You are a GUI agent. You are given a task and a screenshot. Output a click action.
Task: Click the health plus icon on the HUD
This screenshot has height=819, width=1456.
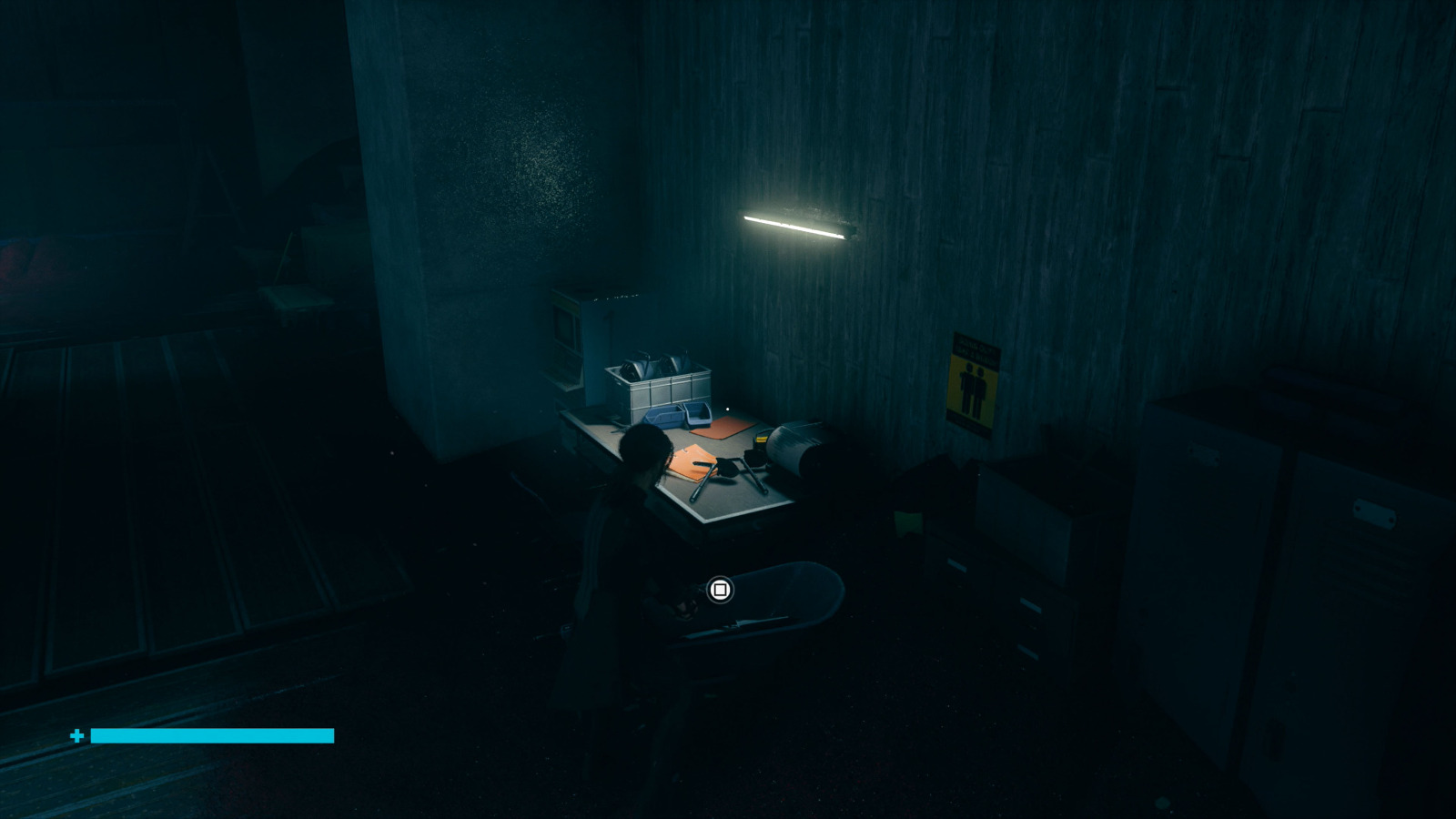77,733
